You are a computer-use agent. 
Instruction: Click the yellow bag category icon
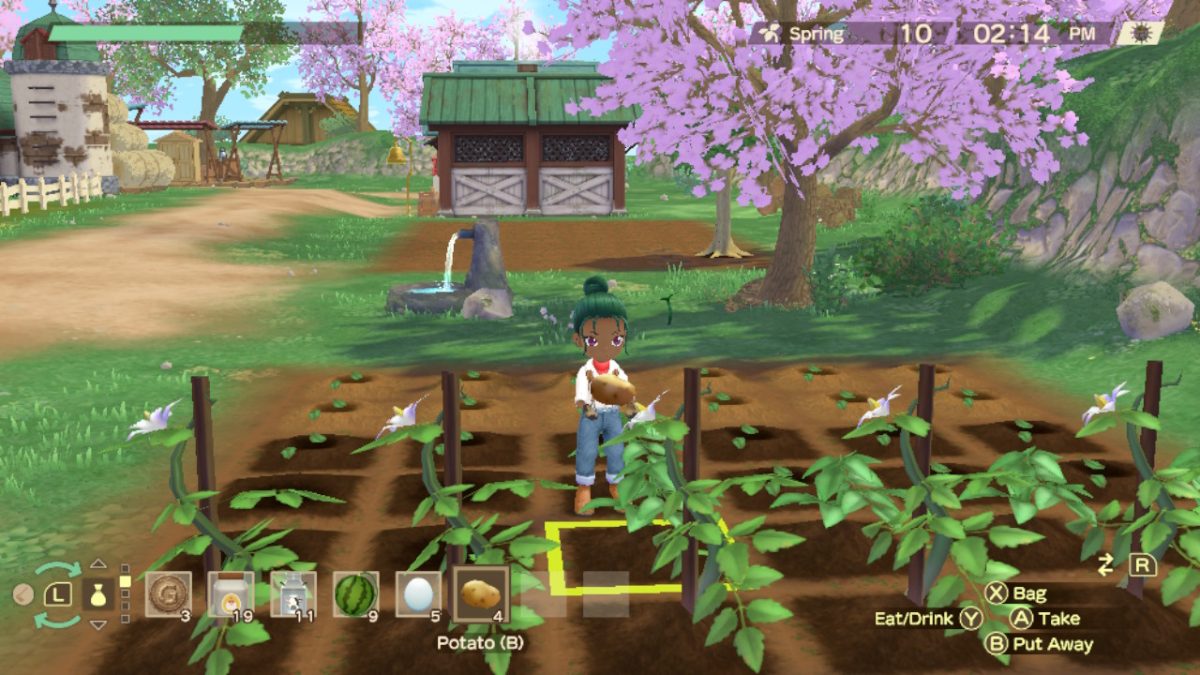[x=98, y=595]
